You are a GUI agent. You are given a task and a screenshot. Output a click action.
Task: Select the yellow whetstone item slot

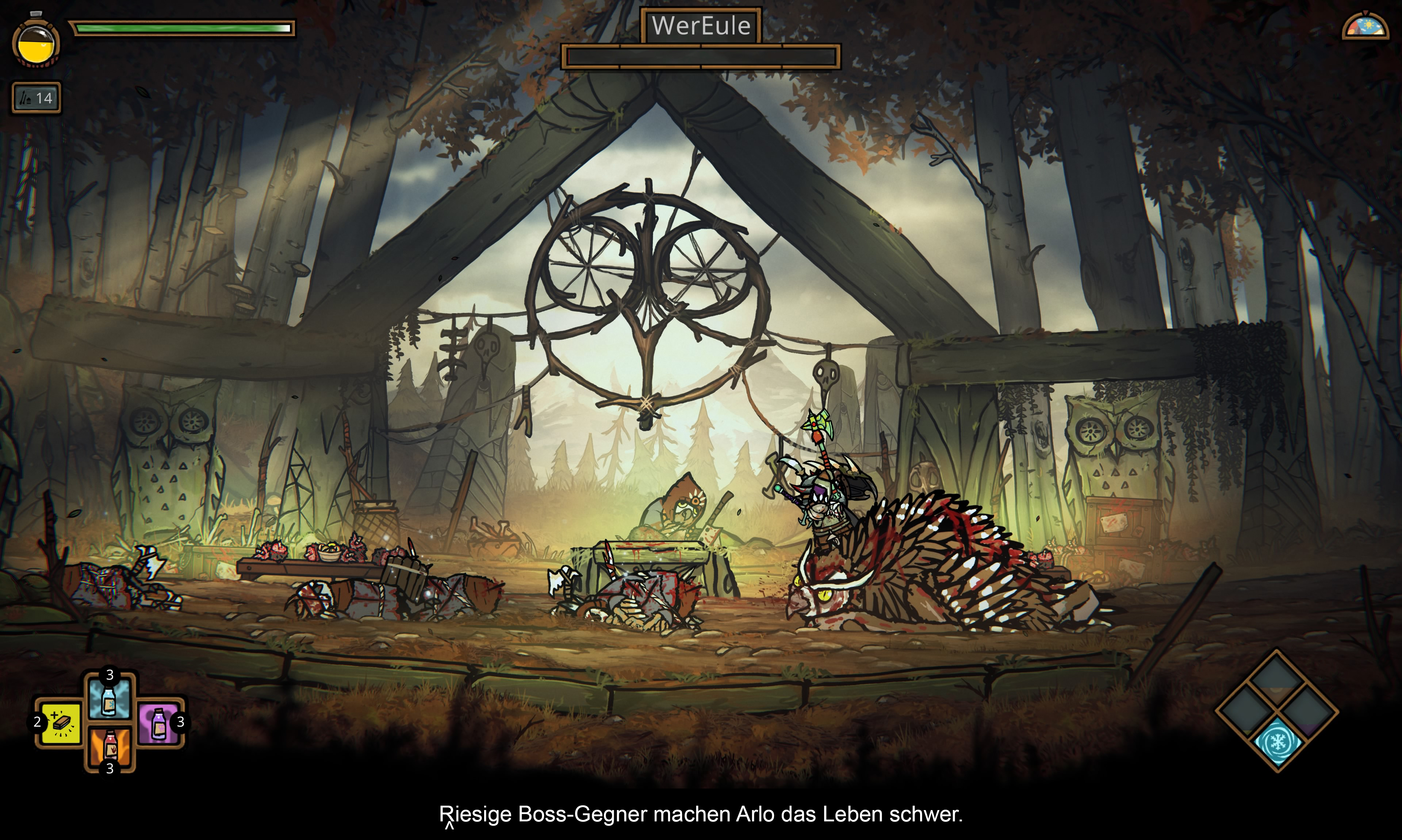pos(60,722)
